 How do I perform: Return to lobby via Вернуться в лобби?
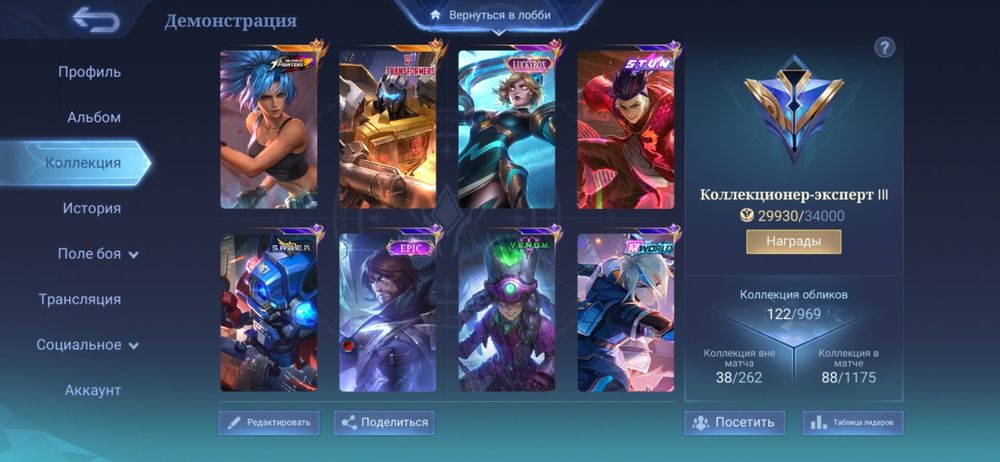point(489,16)
